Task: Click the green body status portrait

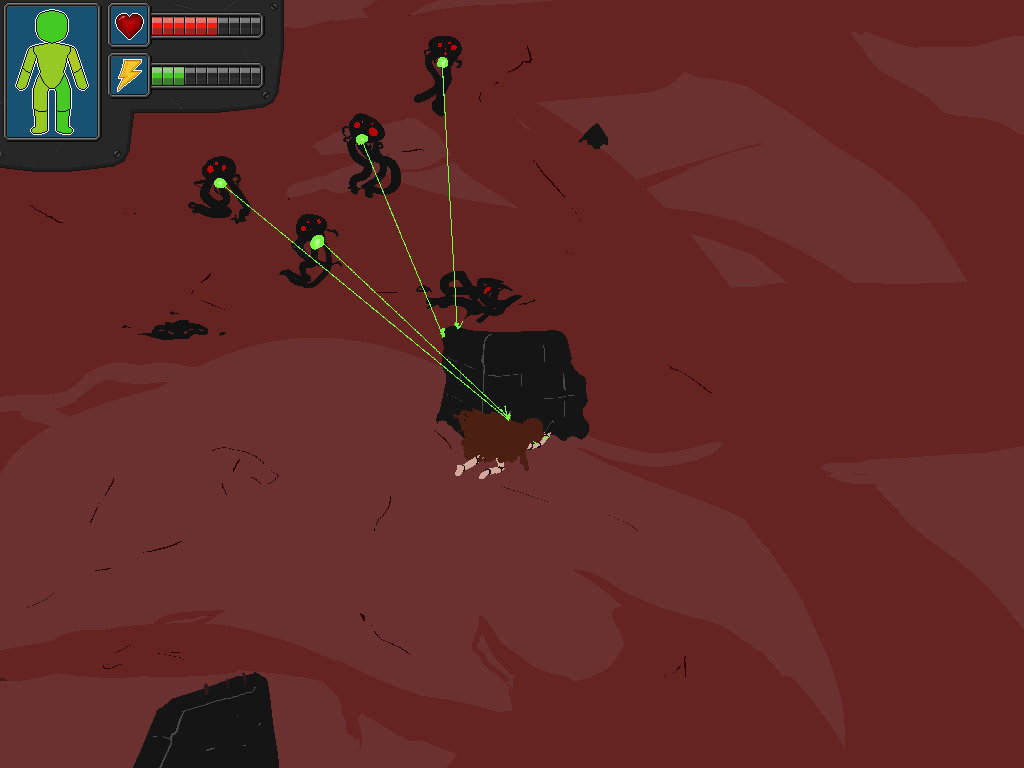Action: [52, 72]
